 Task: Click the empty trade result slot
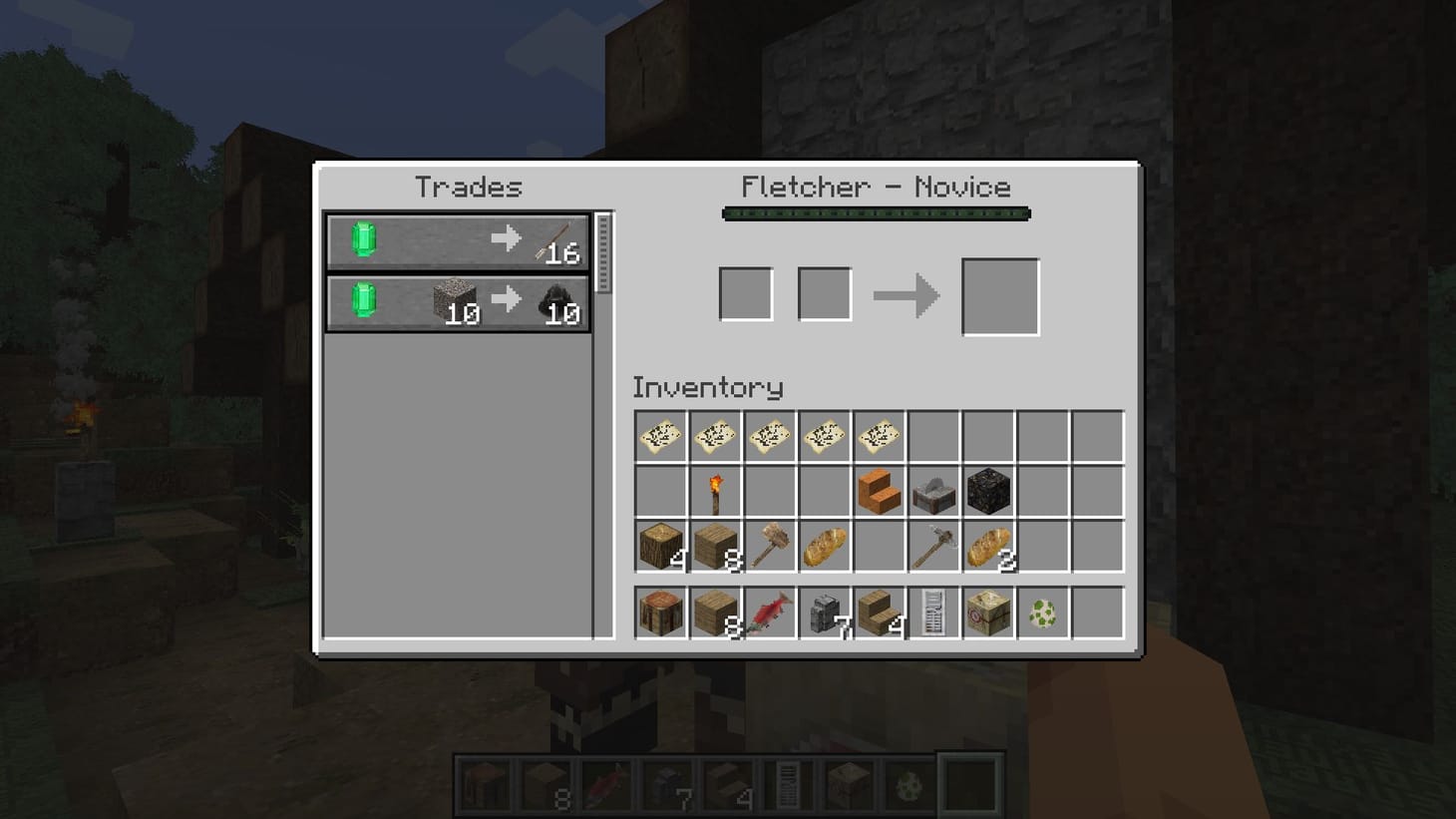coord(998,293)
